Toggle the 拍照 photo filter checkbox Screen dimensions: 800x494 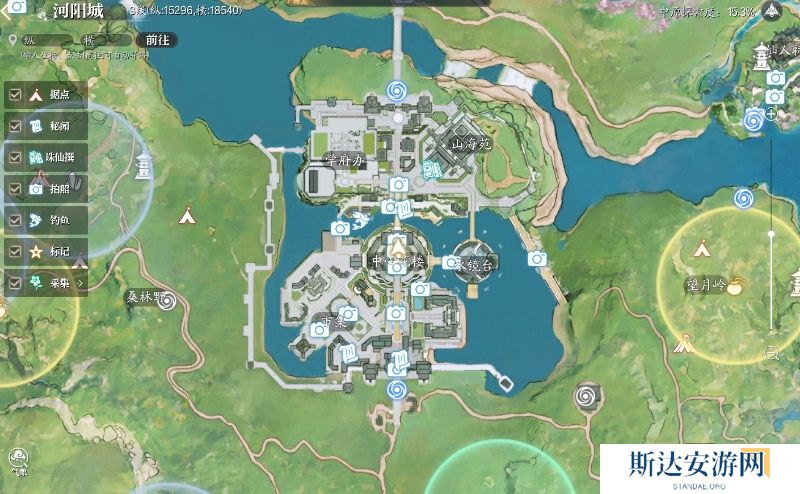tap(16, 188)
